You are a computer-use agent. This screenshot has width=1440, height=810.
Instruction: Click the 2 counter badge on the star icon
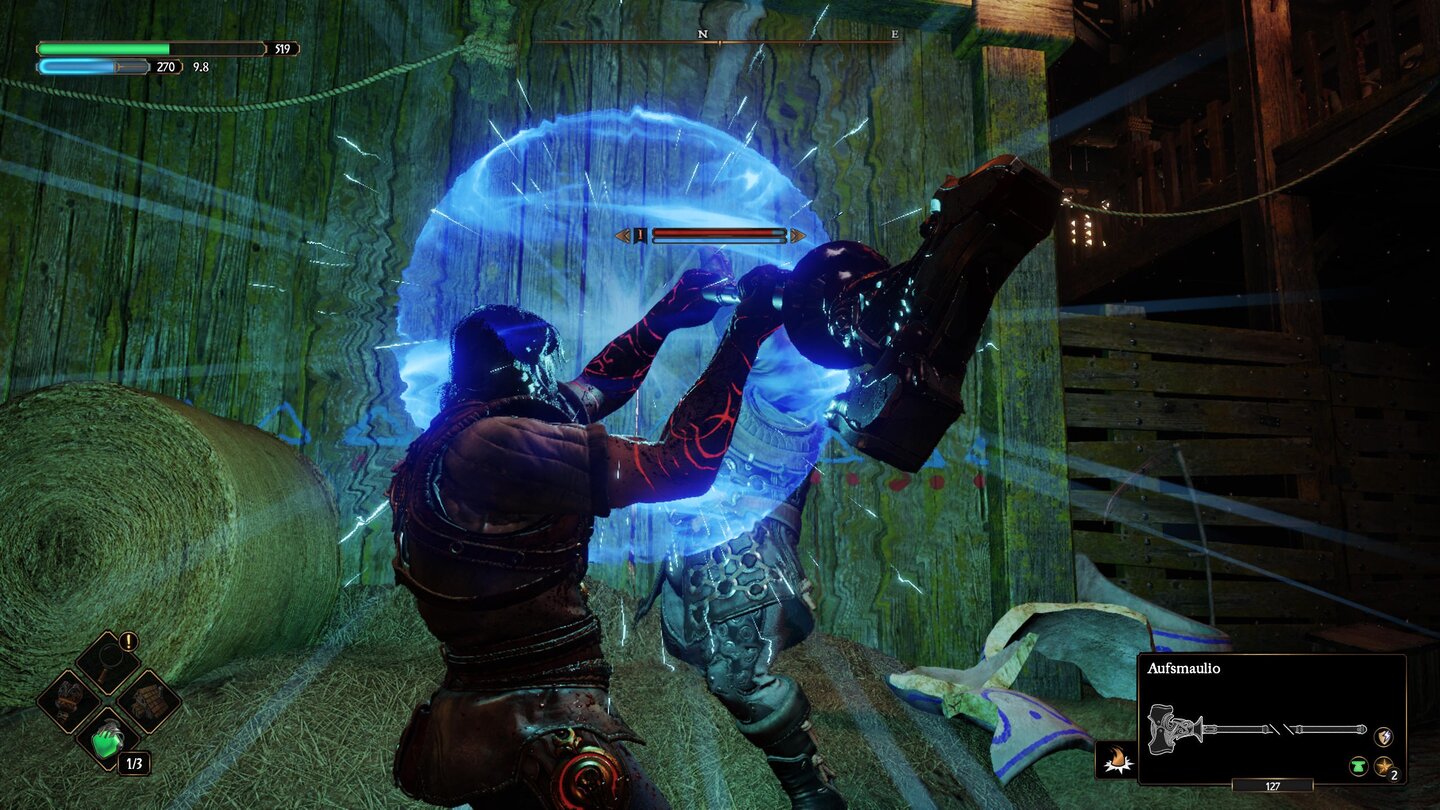[x=1394, y=775]
